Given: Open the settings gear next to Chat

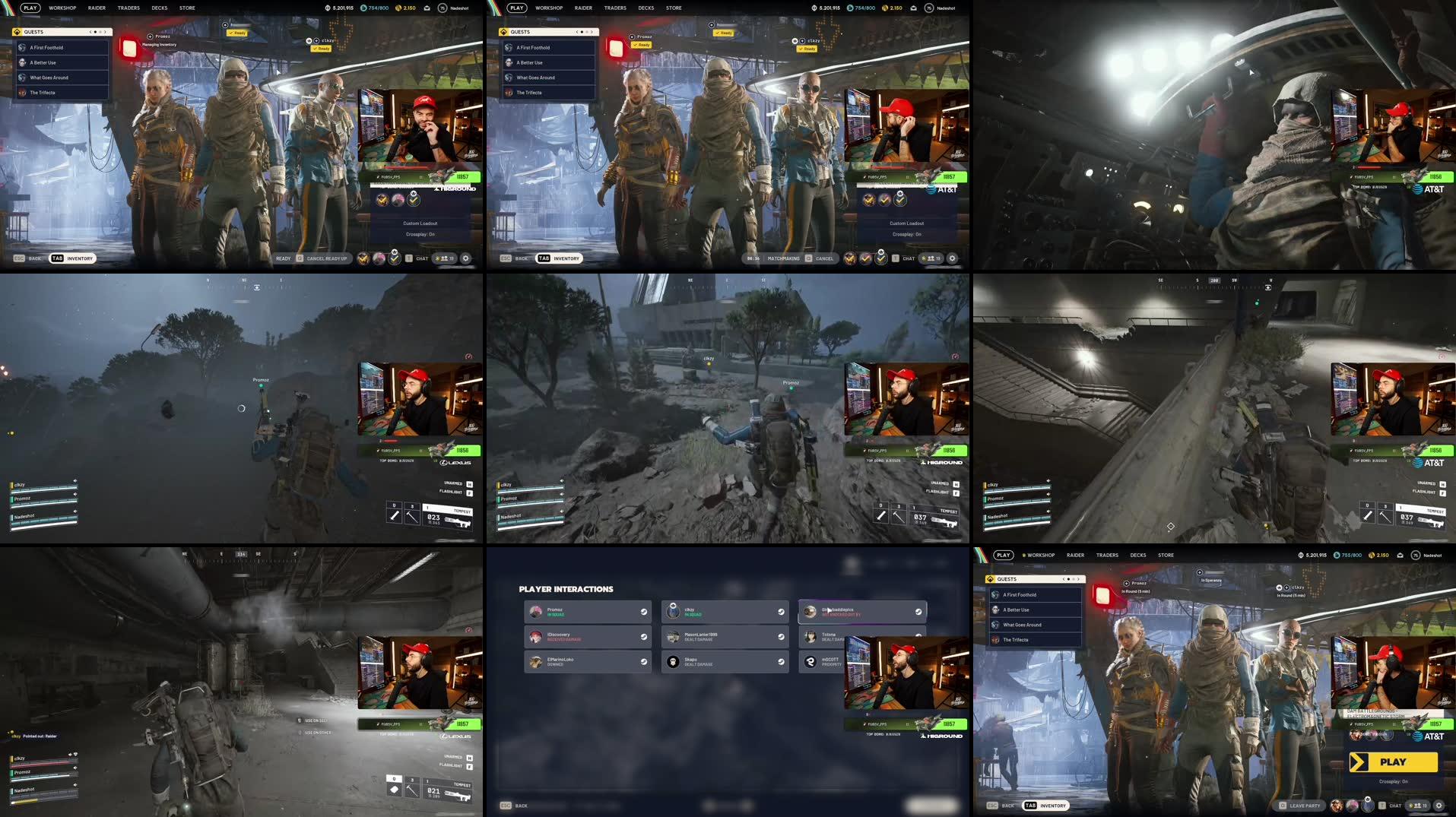Looking at the screenshot, I should pos(466,258).
